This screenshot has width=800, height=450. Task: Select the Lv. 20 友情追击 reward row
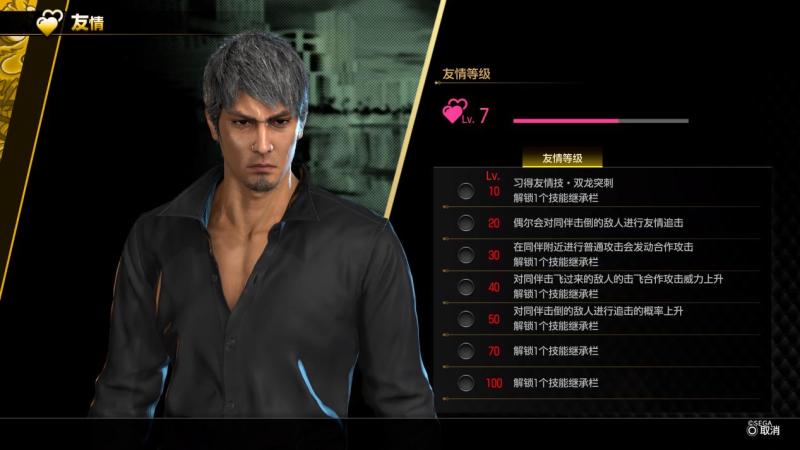pos(600,222)
